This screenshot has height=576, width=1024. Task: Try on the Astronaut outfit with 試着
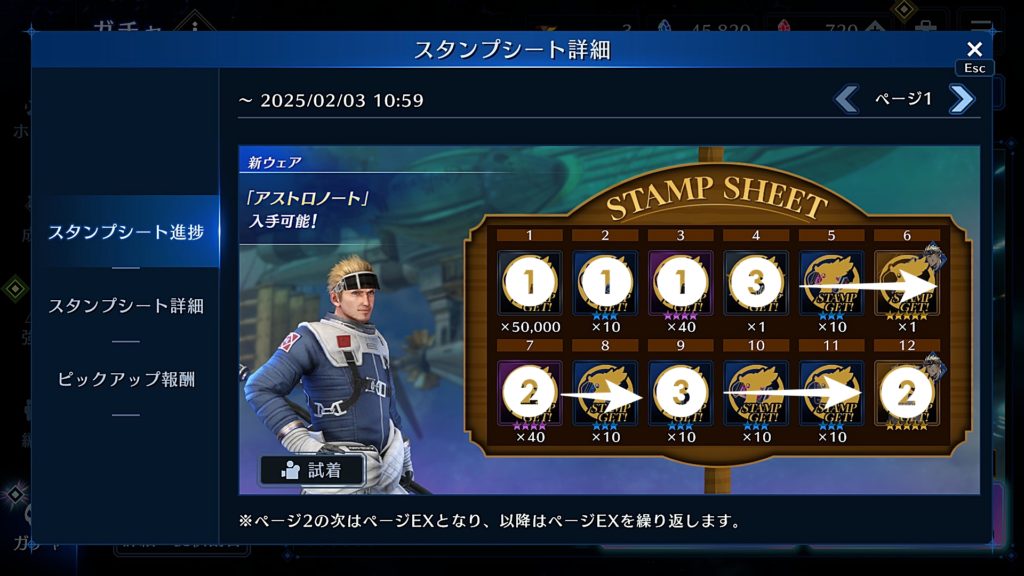pyautogui.click(x=312, y=470)
